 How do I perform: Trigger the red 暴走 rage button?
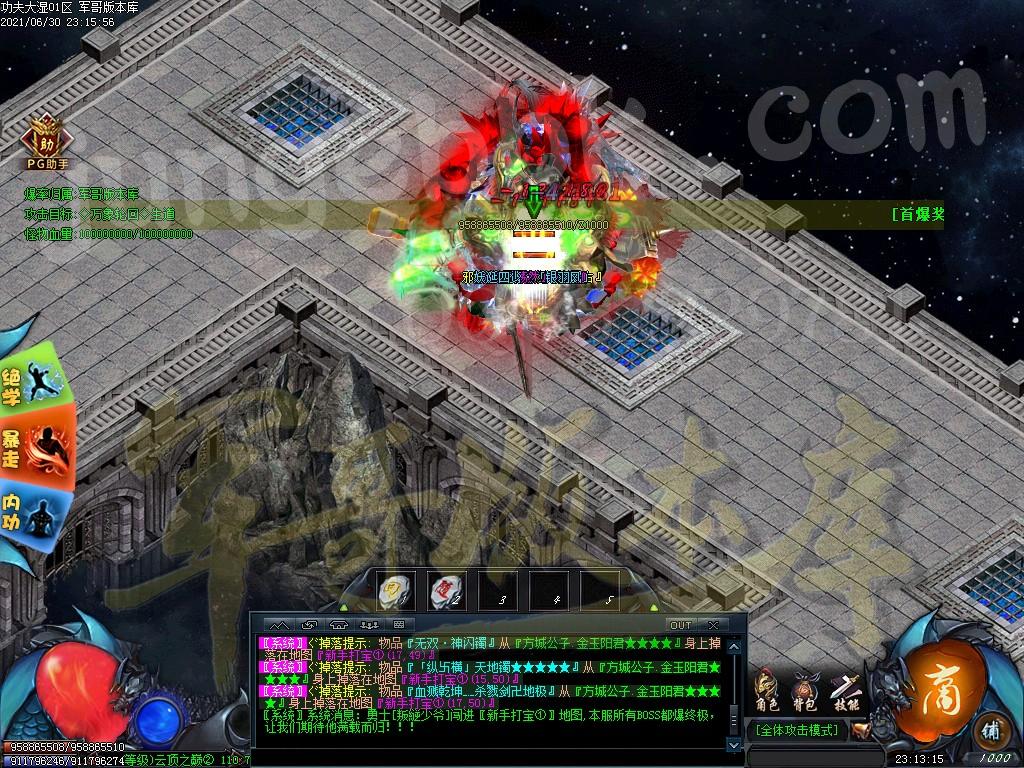pyautogui.click(x=36, y=449)
